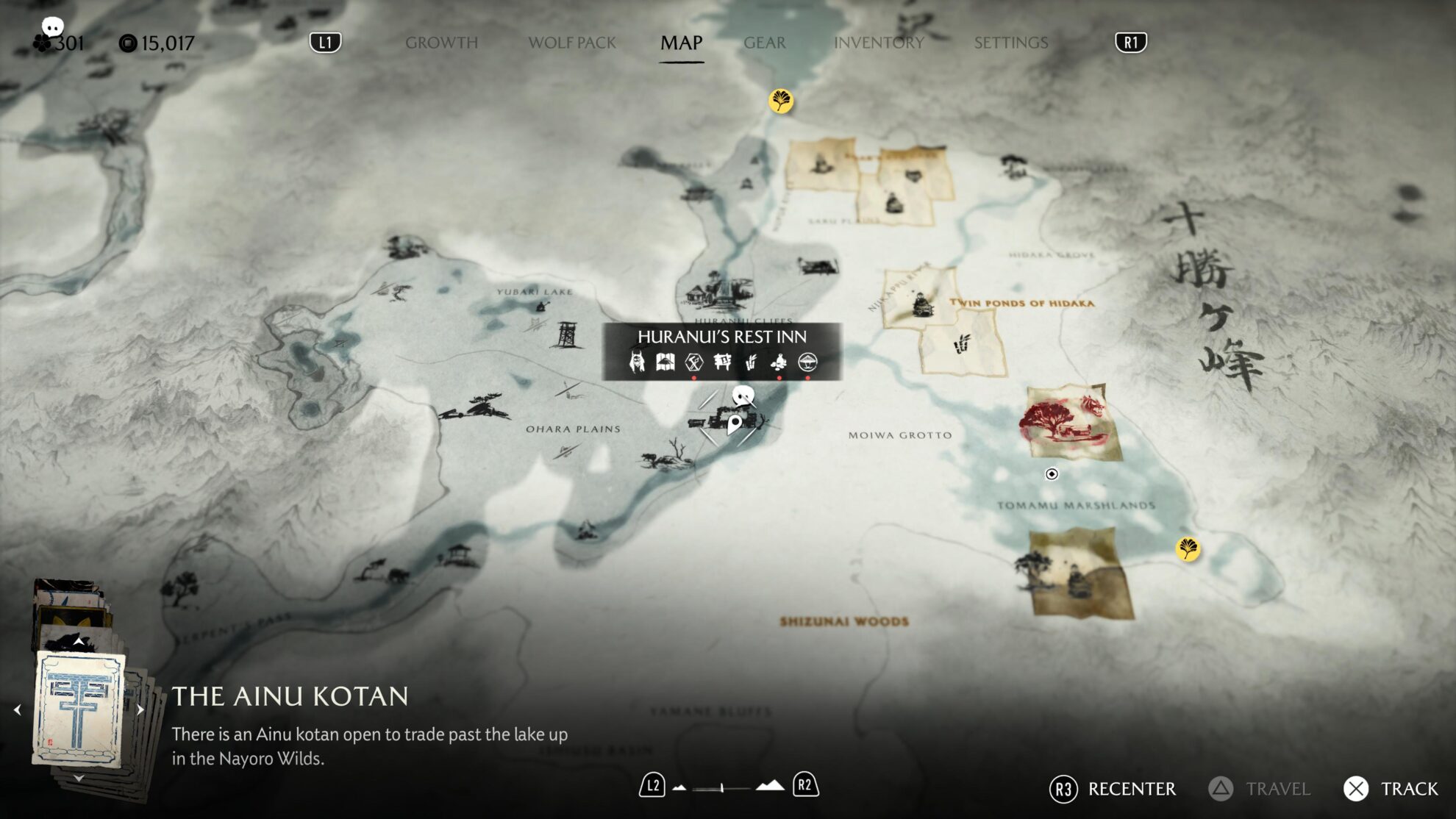Select the wolf companion icon at Huranui's Rest Inn
The image size is (1456, 819).
[x=637, y=362]
